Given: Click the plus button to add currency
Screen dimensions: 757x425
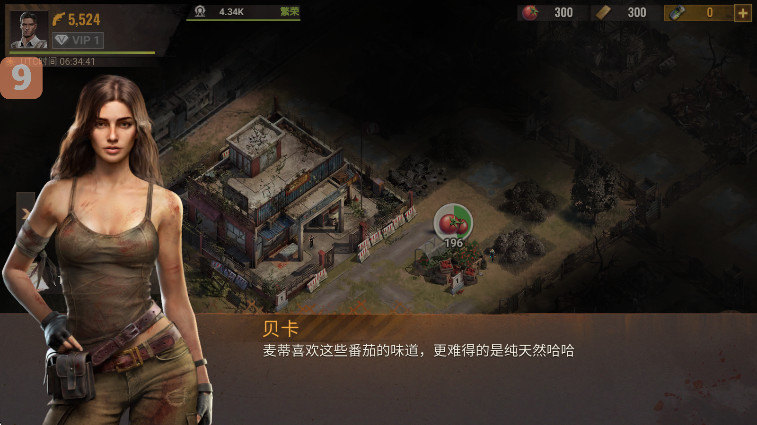Looking at the screenshot, I should click(x=743, y=13).
